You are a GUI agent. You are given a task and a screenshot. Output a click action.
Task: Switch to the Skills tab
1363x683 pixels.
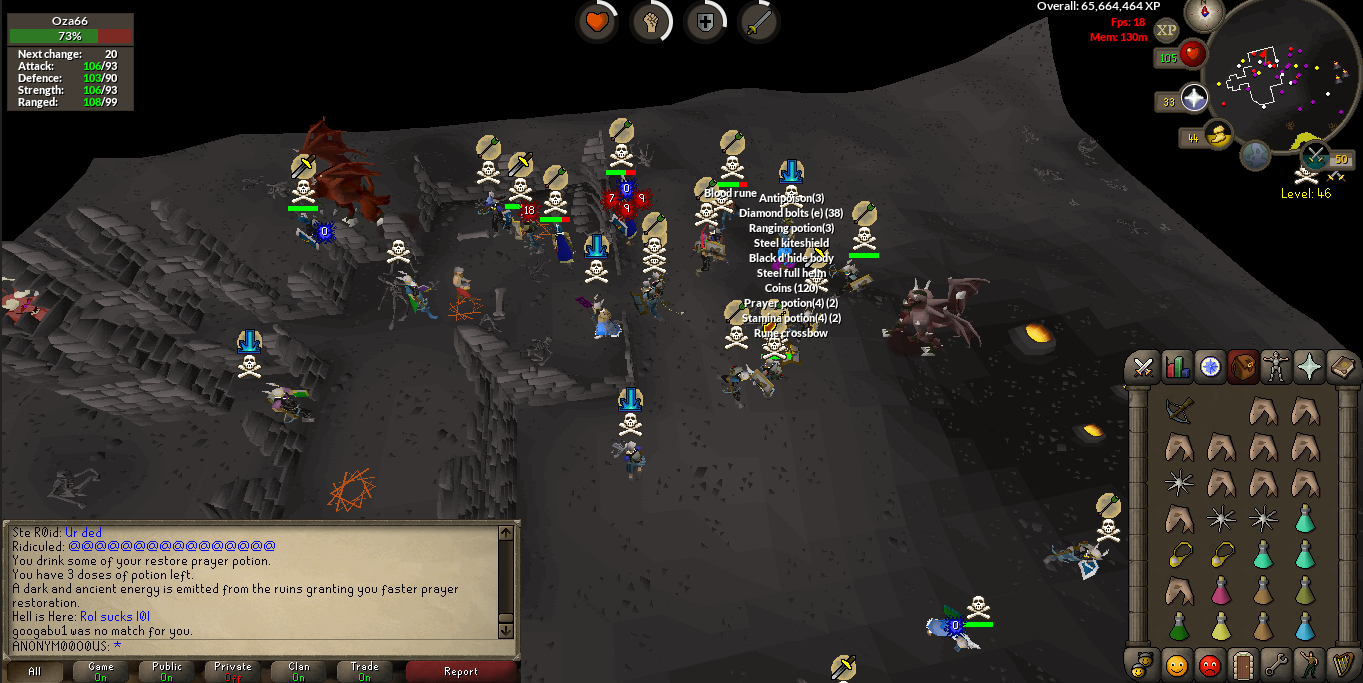[x=1176, y=368]
